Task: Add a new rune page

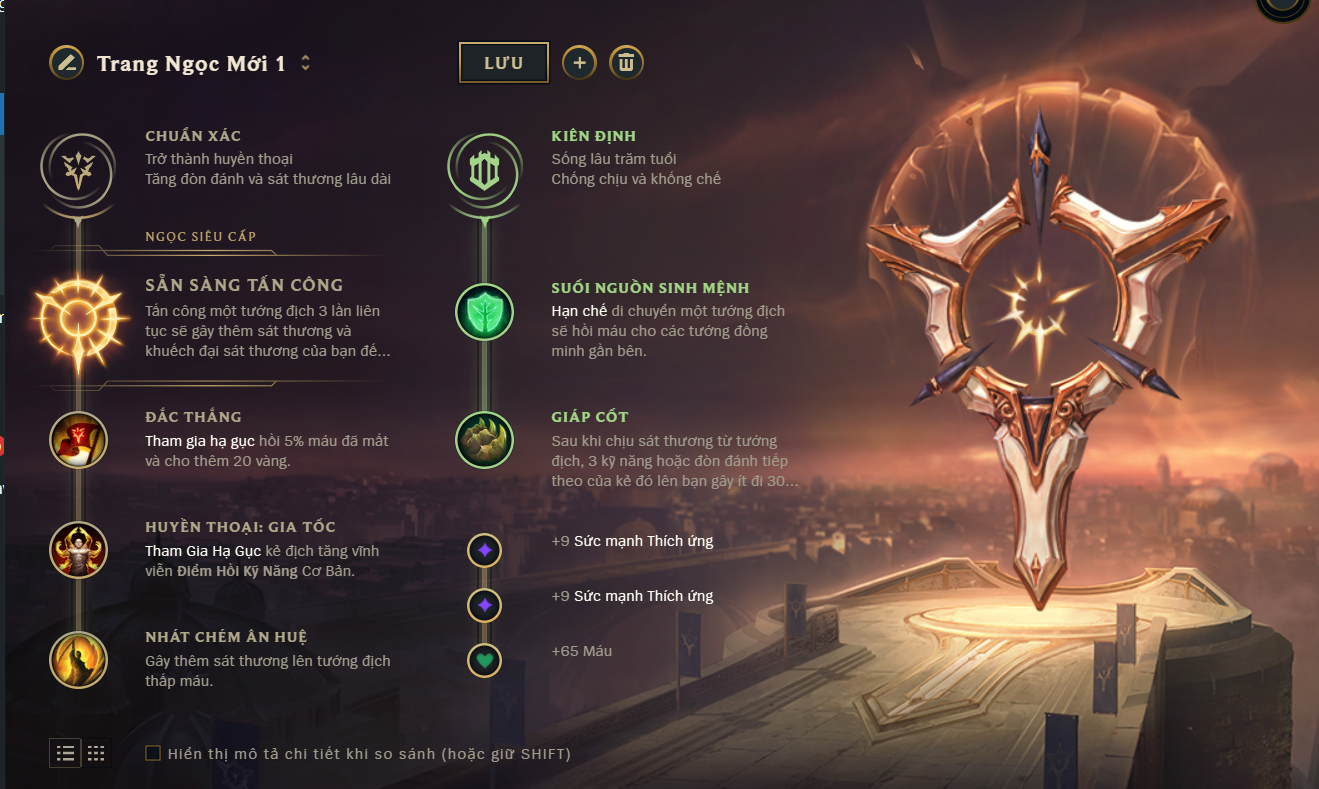Action: tap(579, 63)
